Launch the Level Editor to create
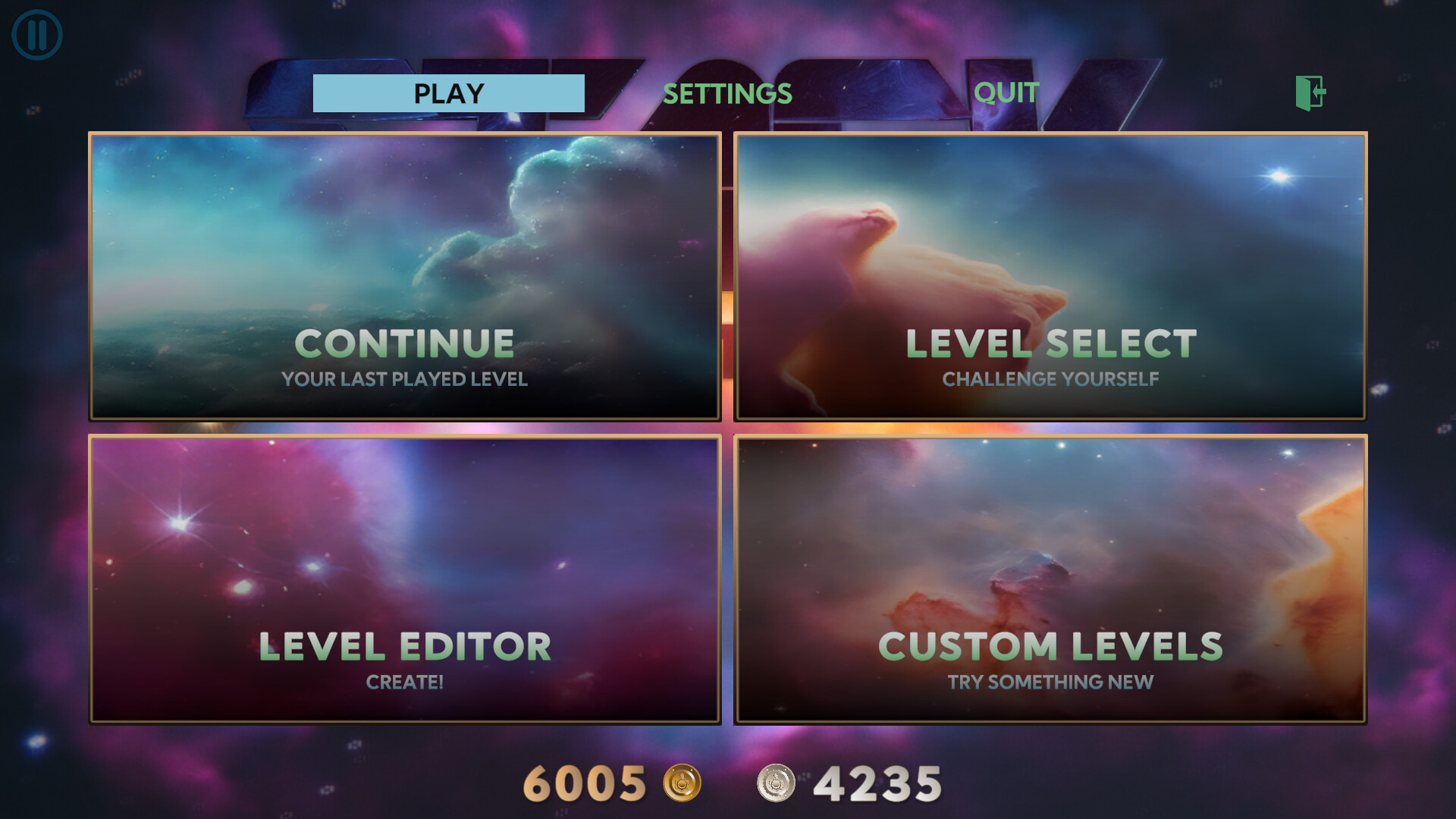Screen dimensions: 1456x819 [x=405, y=646]
